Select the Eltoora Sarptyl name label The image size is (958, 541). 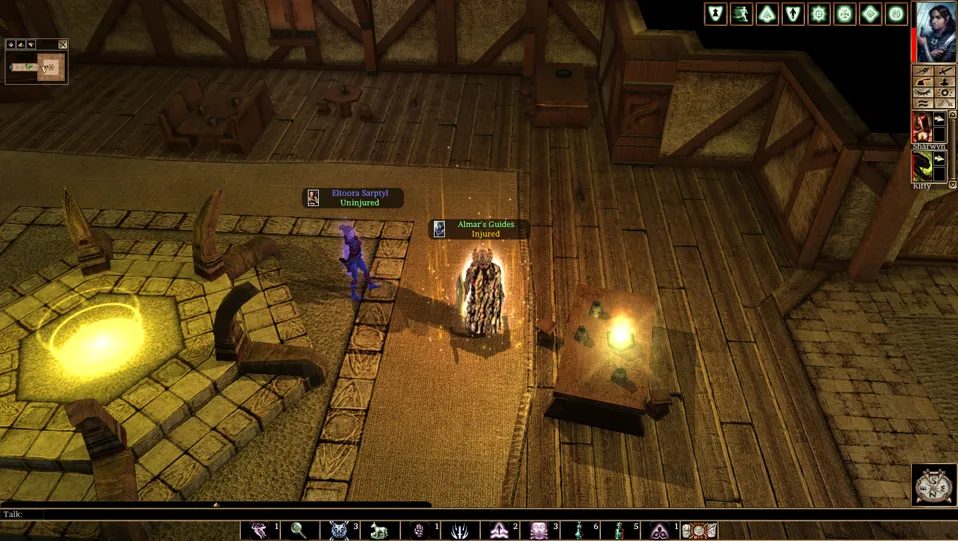[358, 198]
